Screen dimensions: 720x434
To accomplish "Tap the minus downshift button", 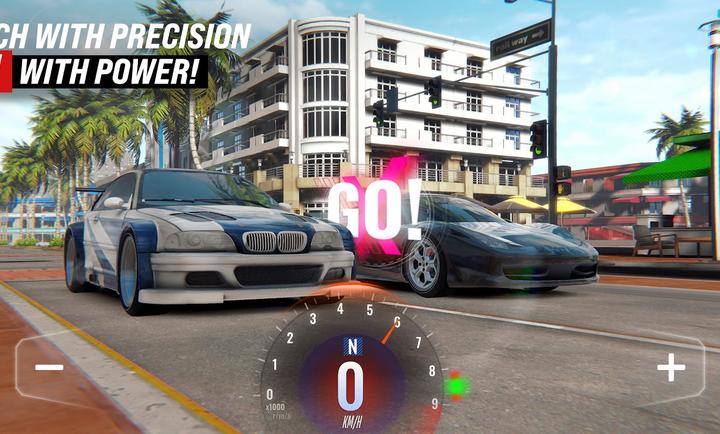I will coord(49,367).
